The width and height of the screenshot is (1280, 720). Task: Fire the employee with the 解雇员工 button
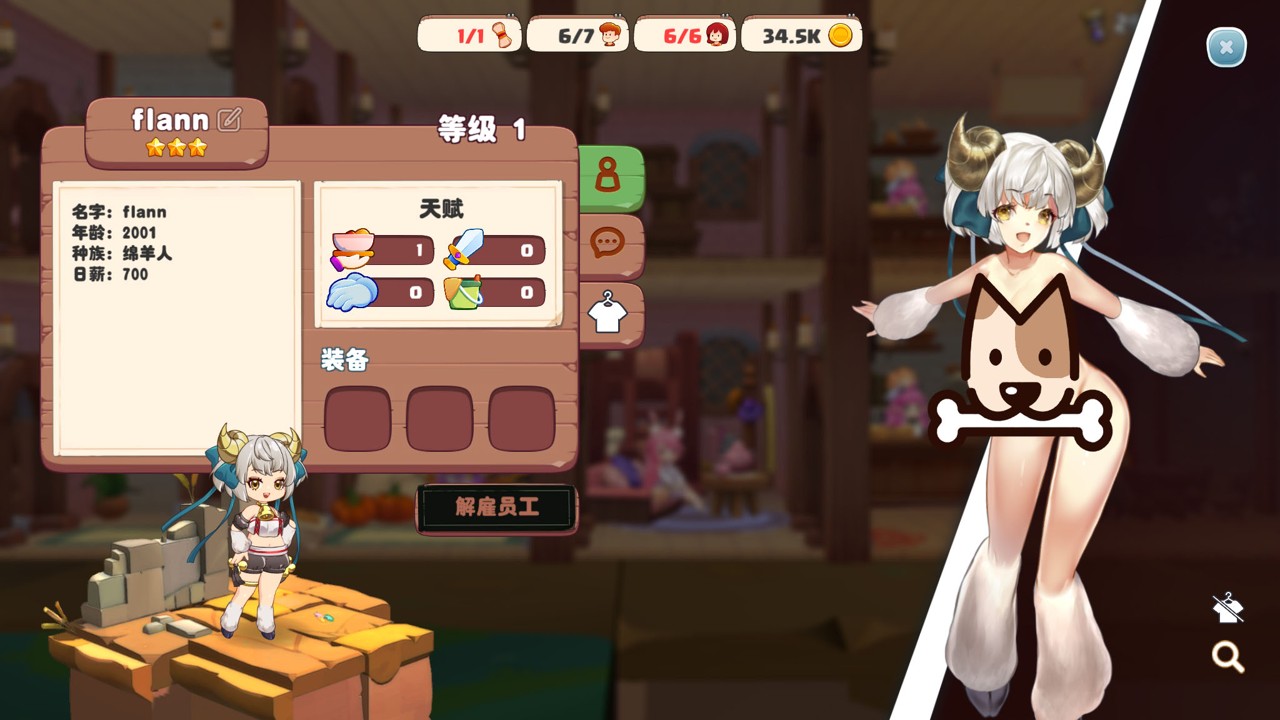(x=497, y=508)
